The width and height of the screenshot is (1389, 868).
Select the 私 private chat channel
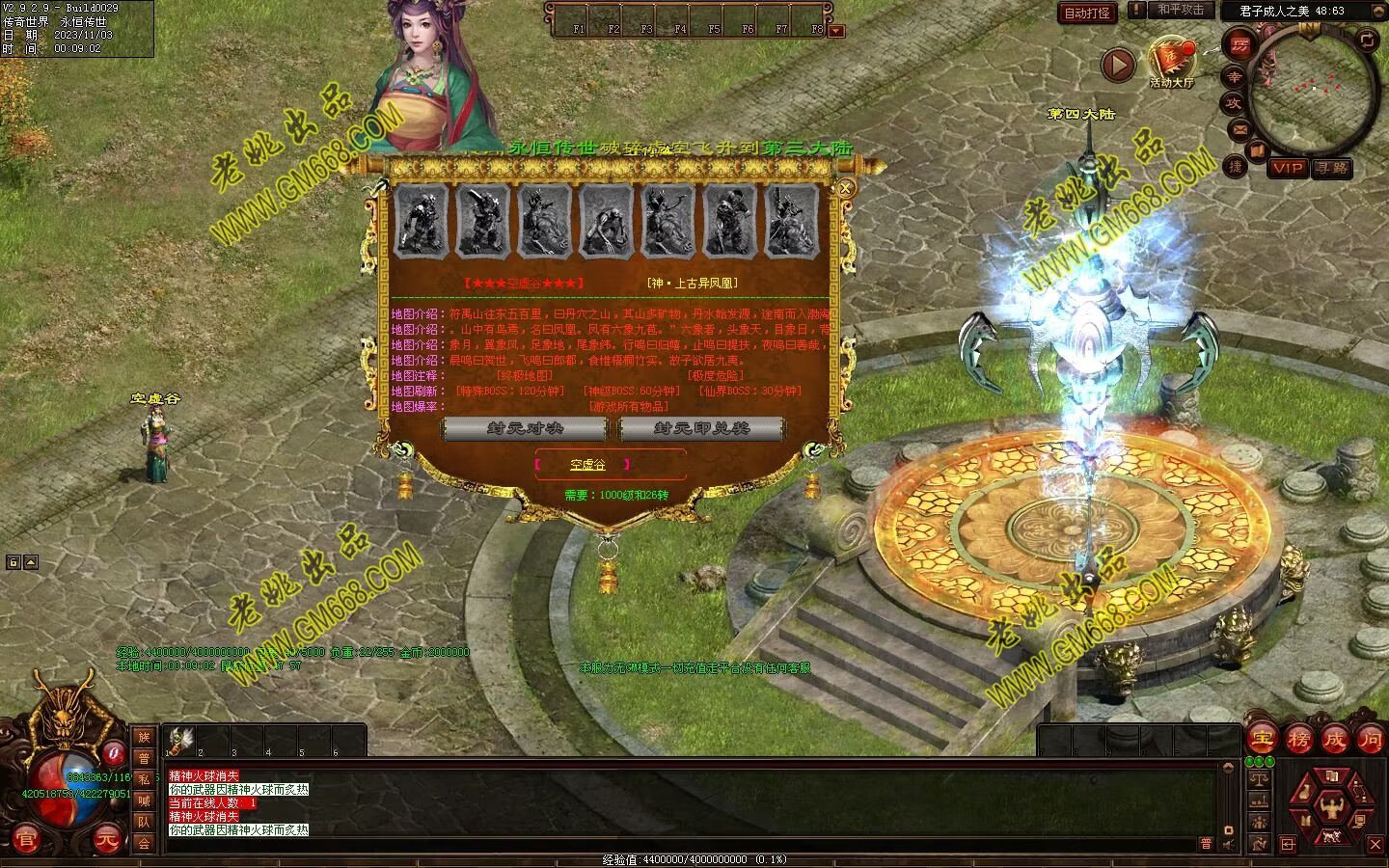point(144,779)
